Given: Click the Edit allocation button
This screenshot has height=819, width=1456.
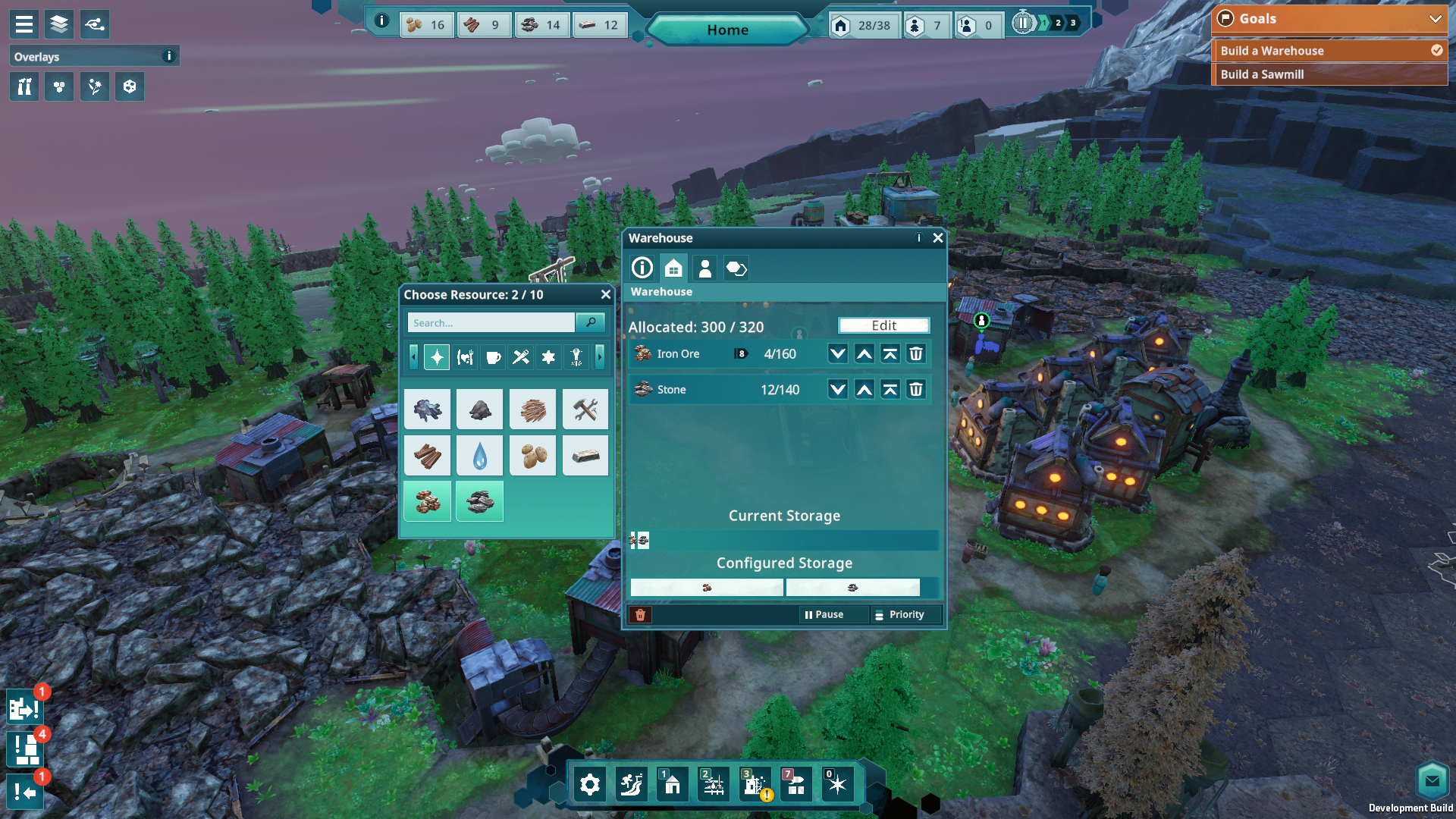Looking at the screenshot, I should point(883,325).
